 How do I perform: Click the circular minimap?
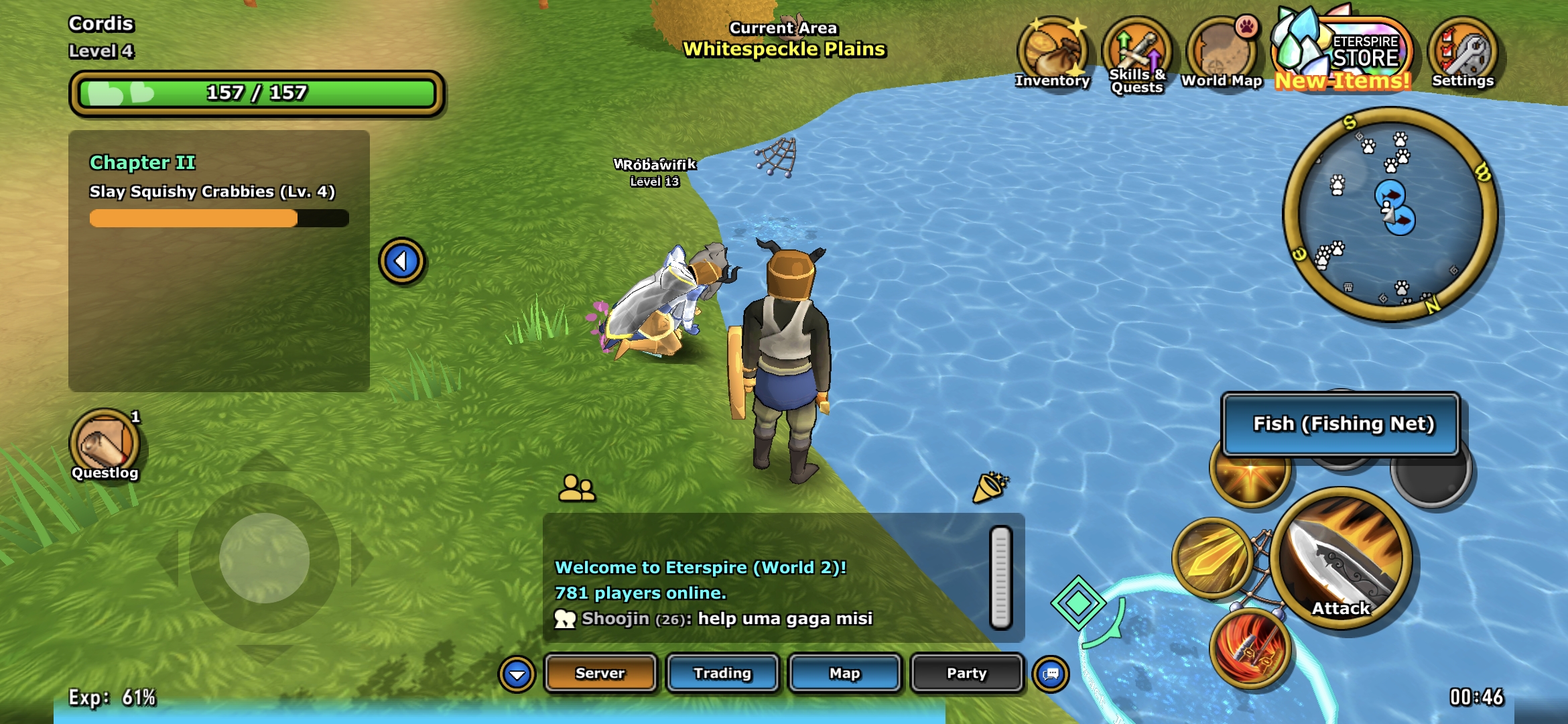1390,215
